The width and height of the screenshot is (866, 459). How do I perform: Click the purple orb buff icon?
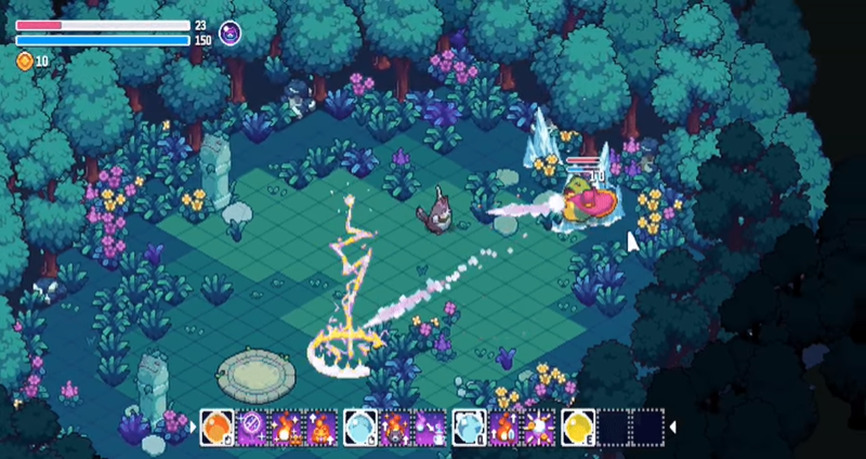pos(230,32)
